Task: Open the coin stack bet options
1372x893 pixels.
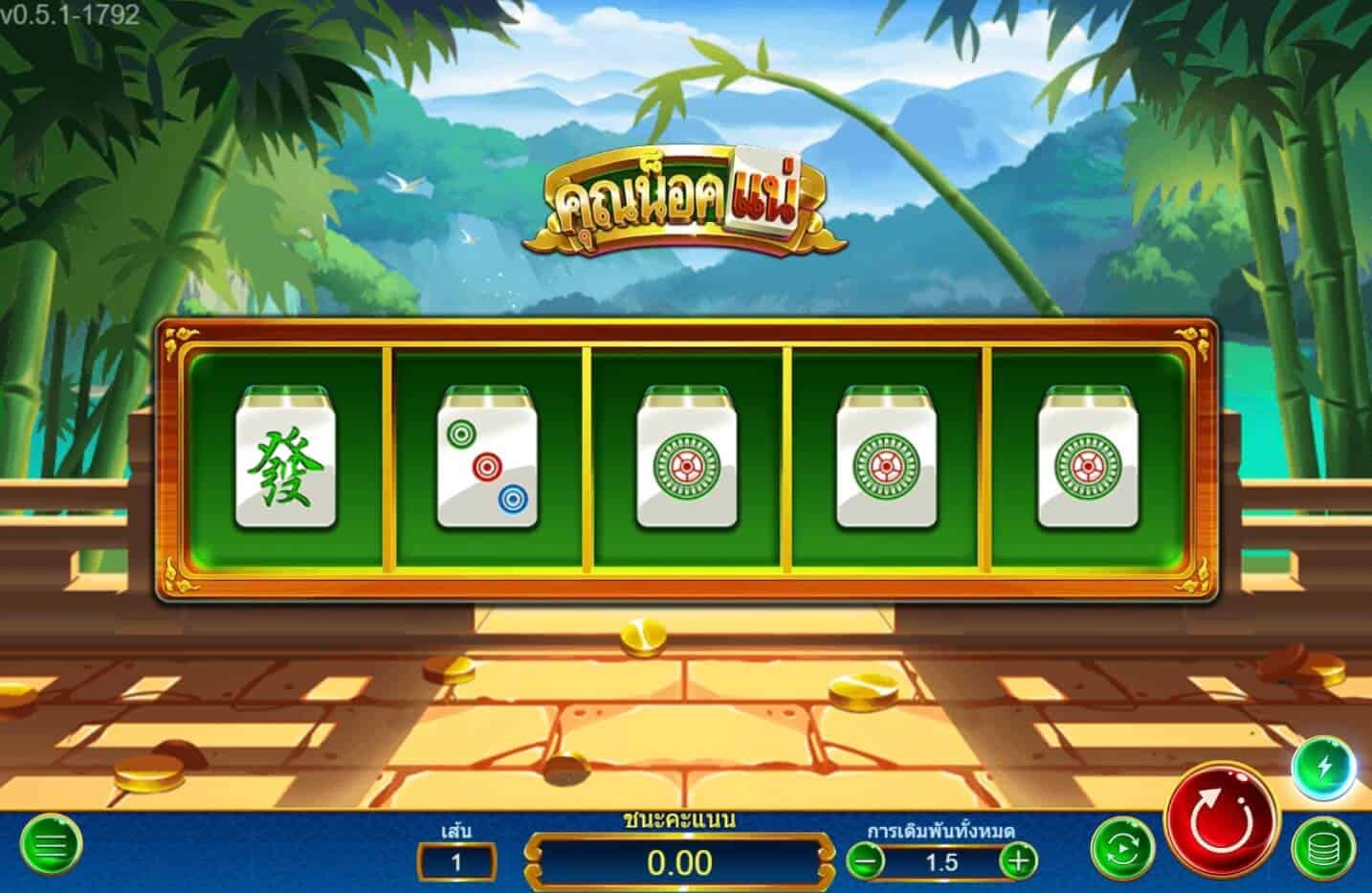Action: pyautogui.click(x=1323, y=848)
